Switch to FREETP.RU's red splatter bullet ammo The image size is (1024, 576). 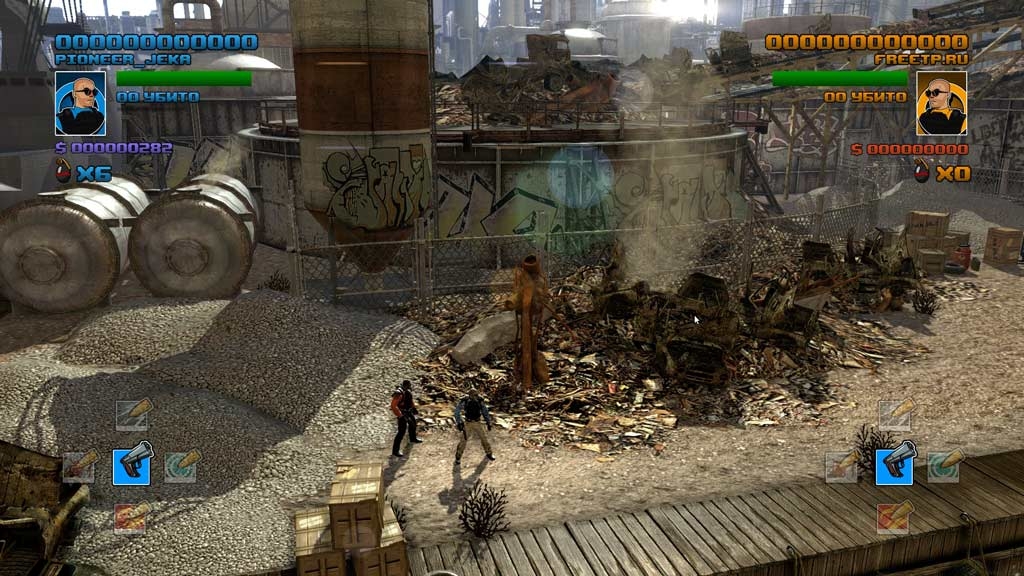842,466
